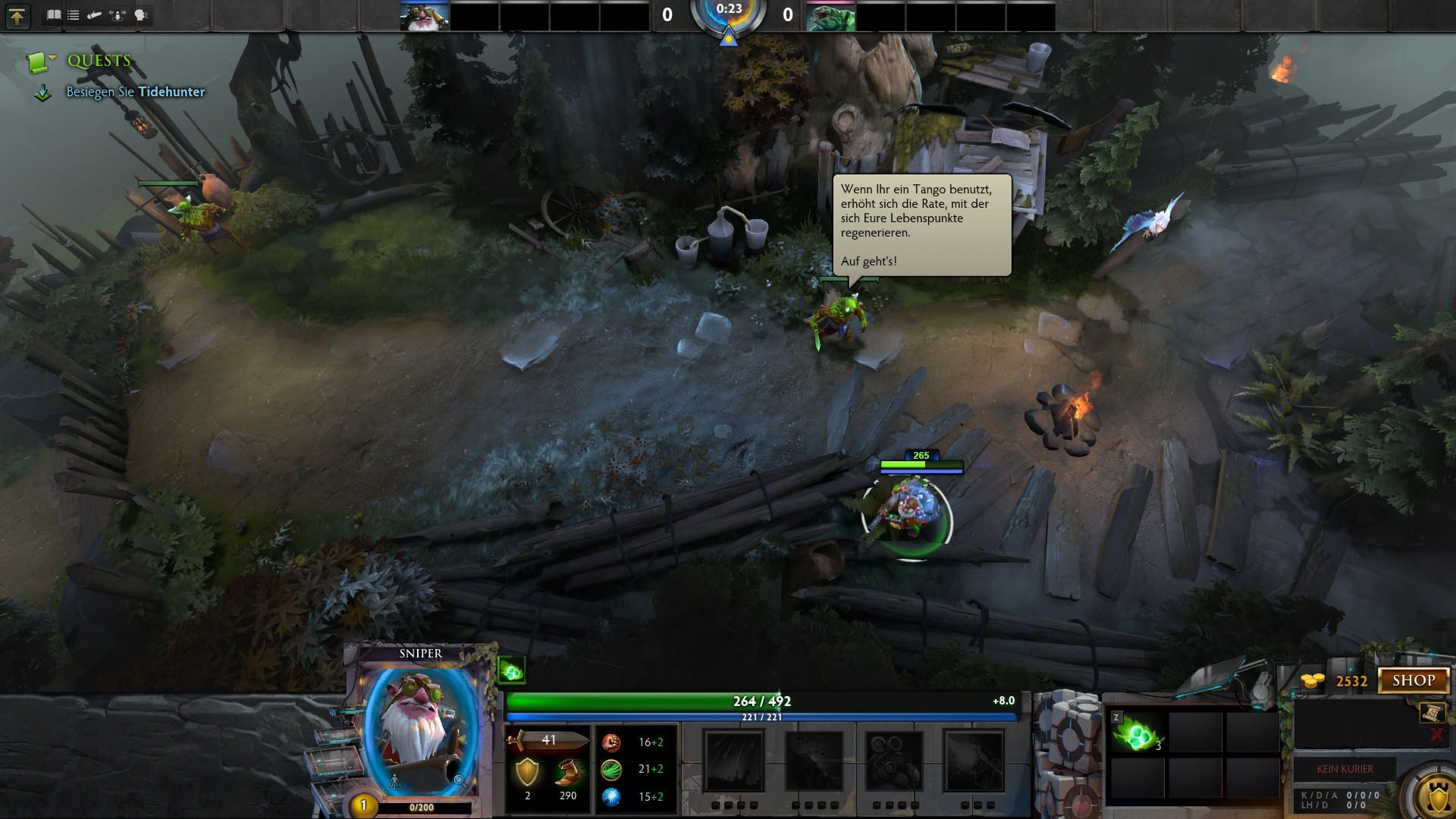Open the SHOP panel
This screenshot has height=819, width=1456.
tap(1414, 680)
